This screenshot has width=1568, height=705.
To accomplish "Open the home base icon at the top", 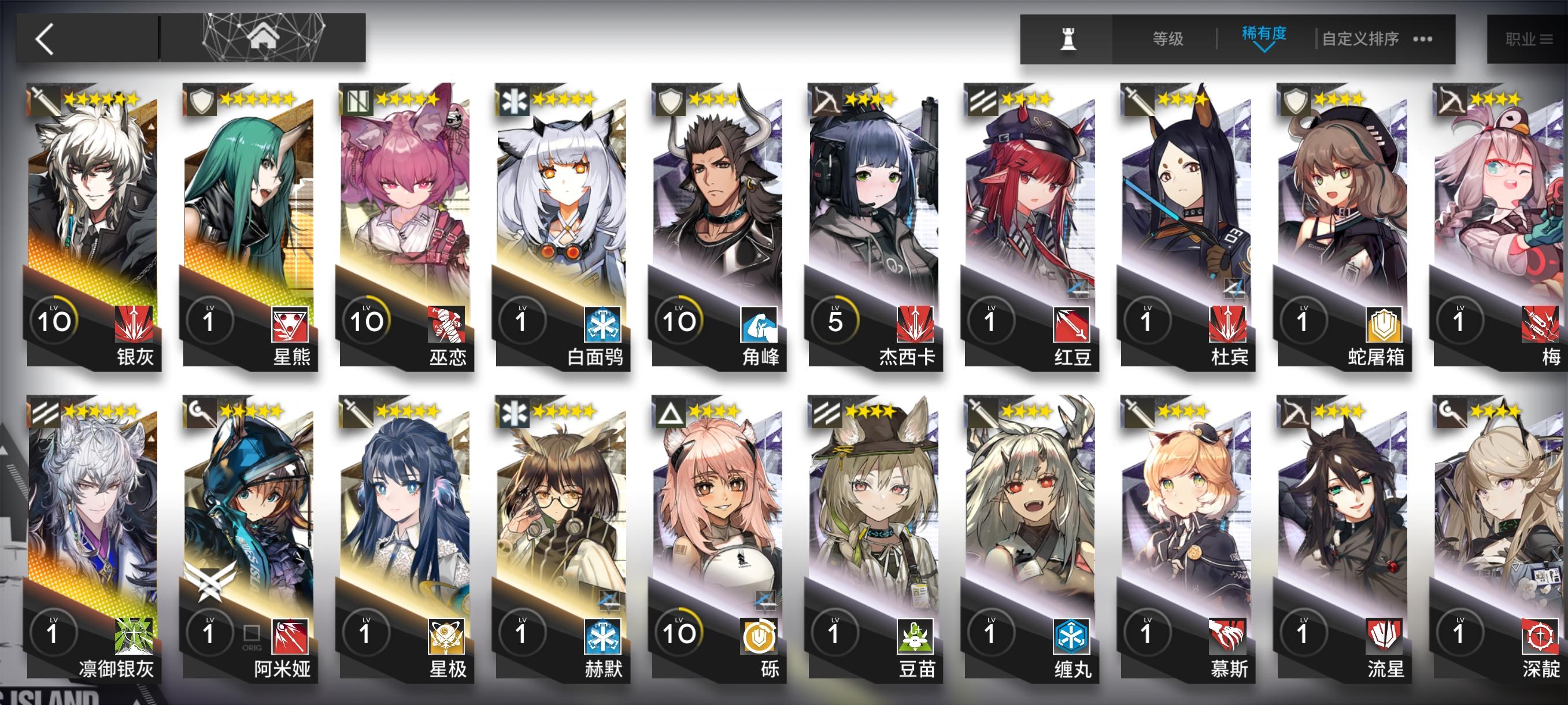I will coord(264,36).
